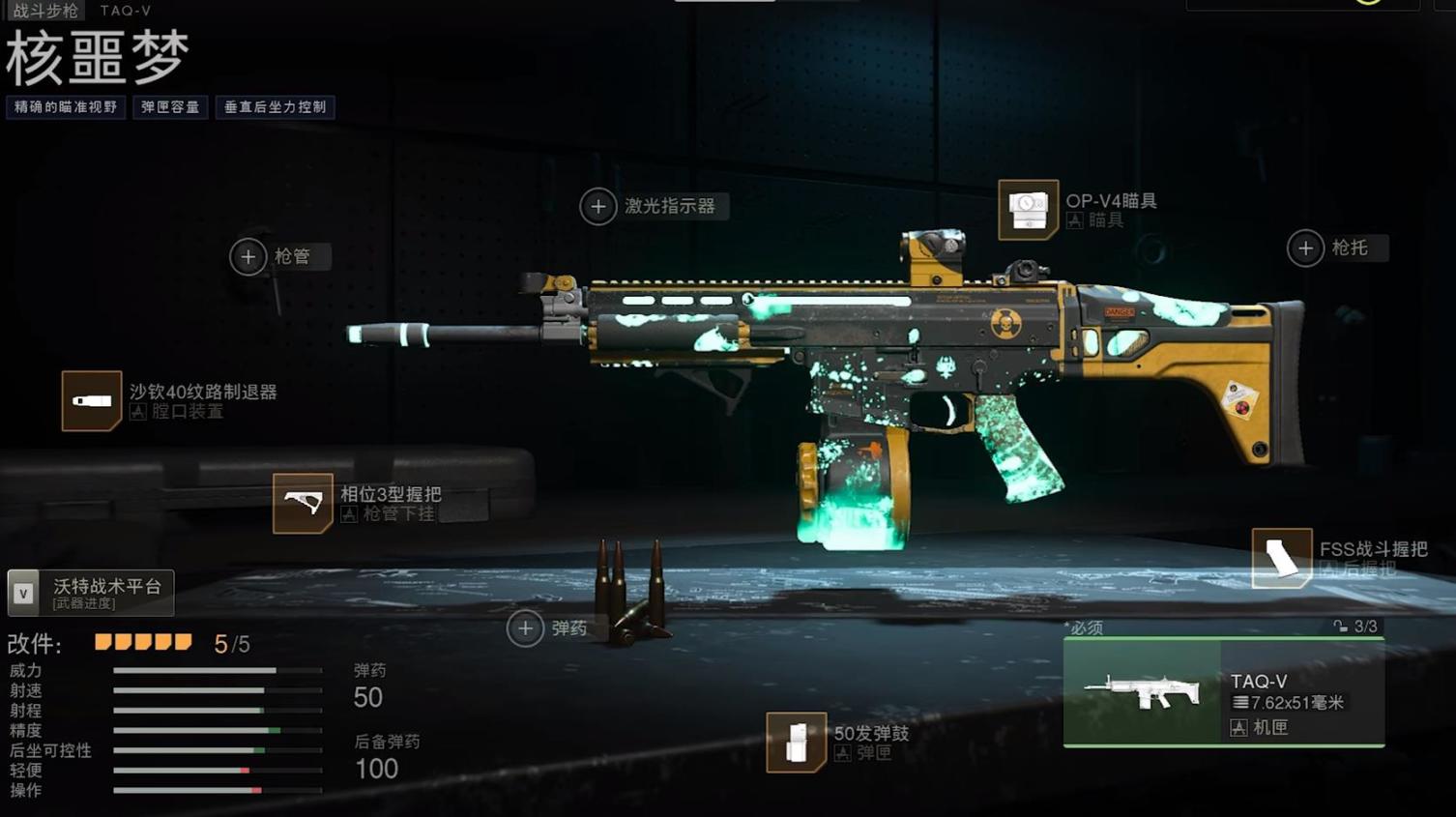This screenshot has width=1456, height=817.
Task: Select the TAQ-V receiver card
Action: [x=1223, y=692]
